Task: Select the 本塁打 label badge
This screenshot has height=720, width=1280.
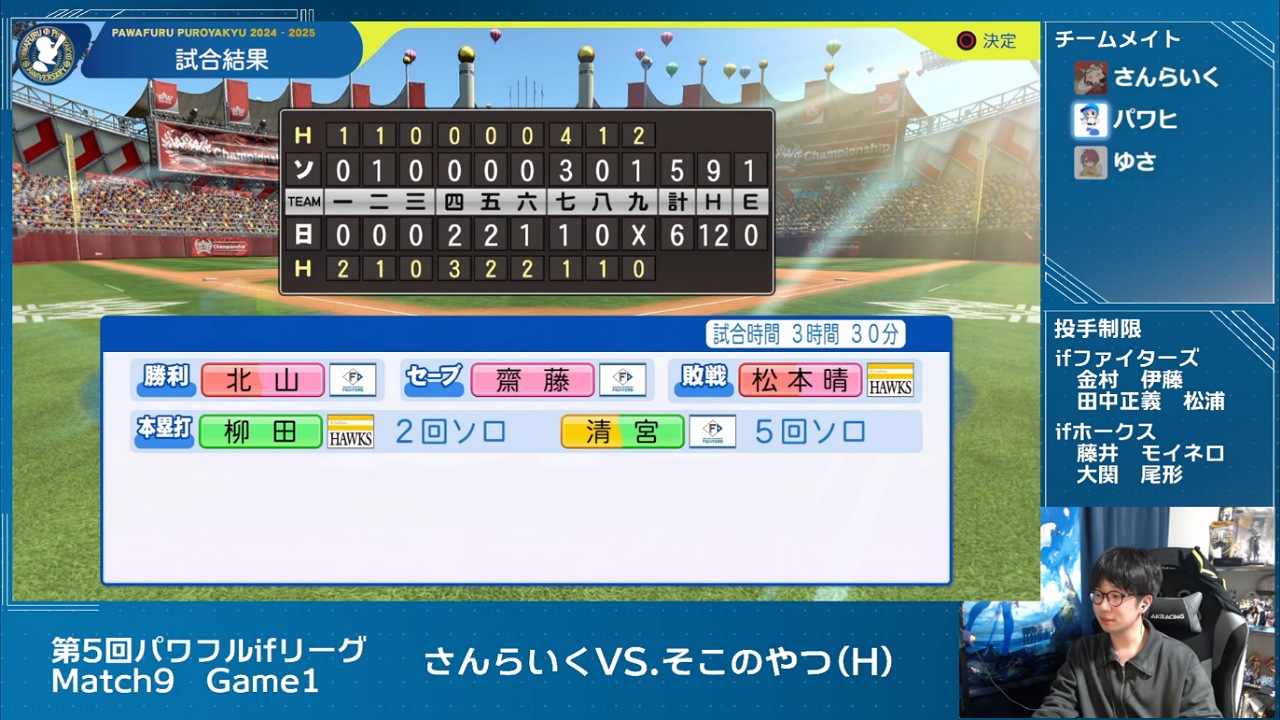Action: (163, 432)
